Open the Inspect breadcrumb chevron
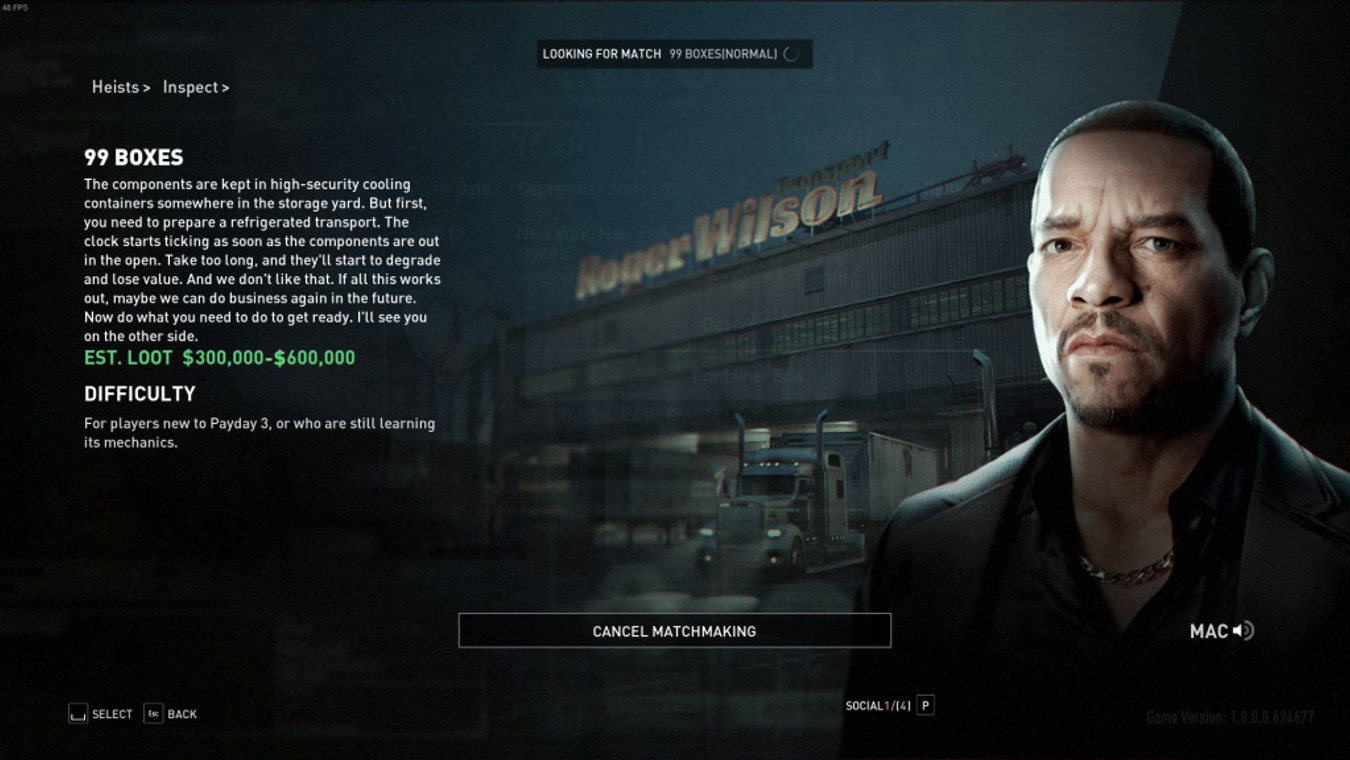The height and width of the screenshot is (760, 1350). pos(226,87)
